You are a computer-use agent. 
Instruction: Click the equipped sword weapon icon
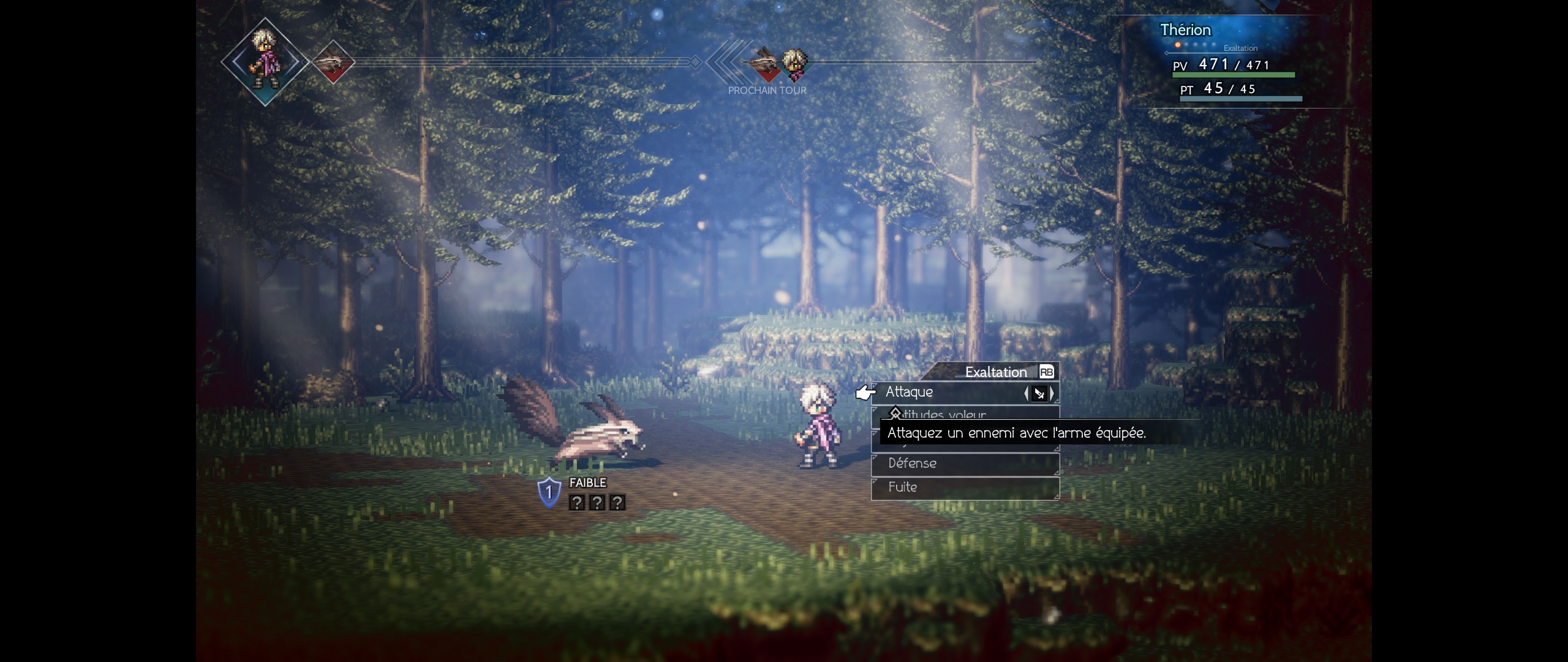(1039, 394)
